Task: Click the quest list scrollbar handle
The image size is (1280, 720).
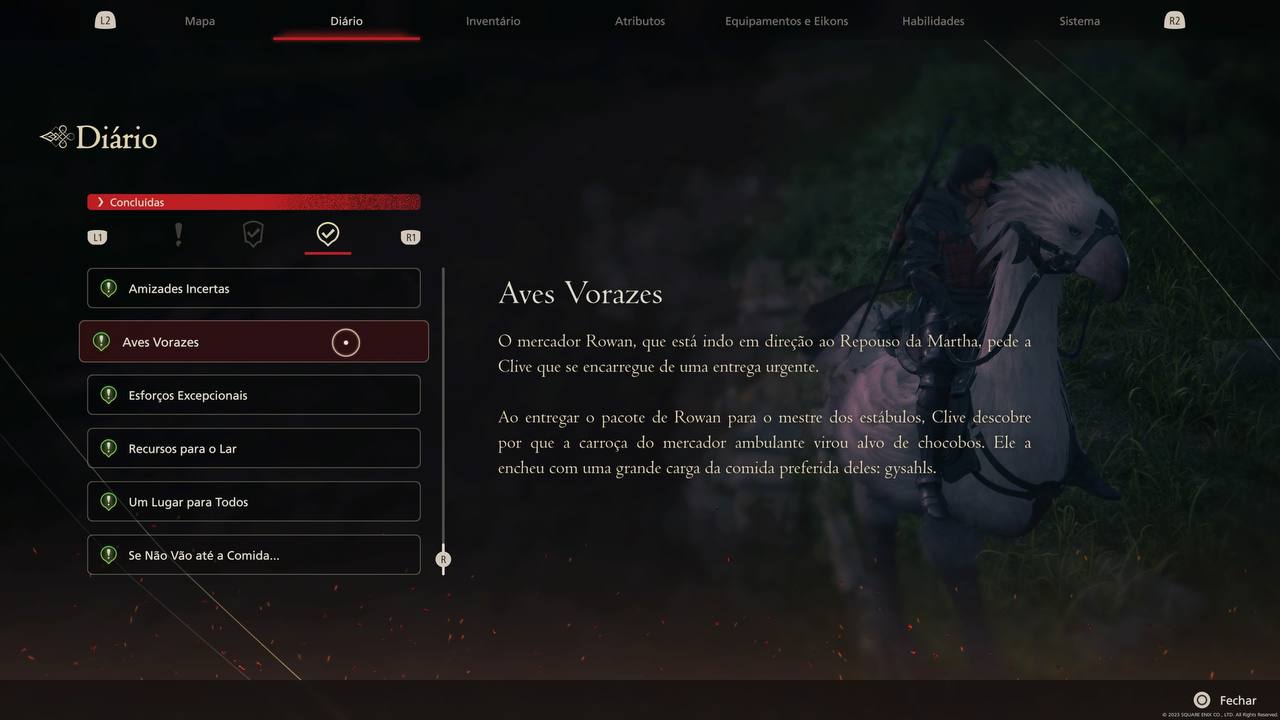Action: [443, 560]
